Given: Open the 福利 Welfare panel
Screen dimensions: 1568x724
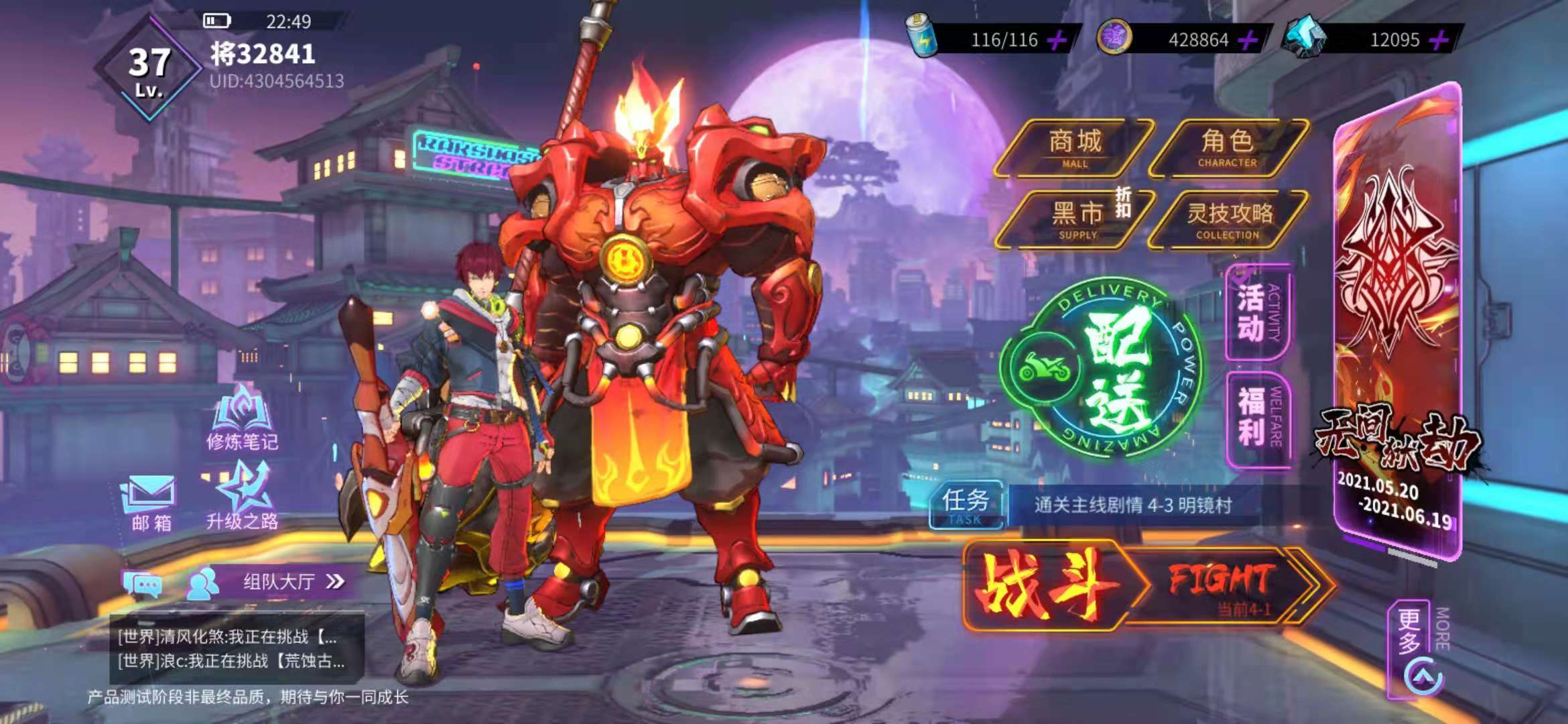Looking at the screenshot, I should (x=1258, y=417).
